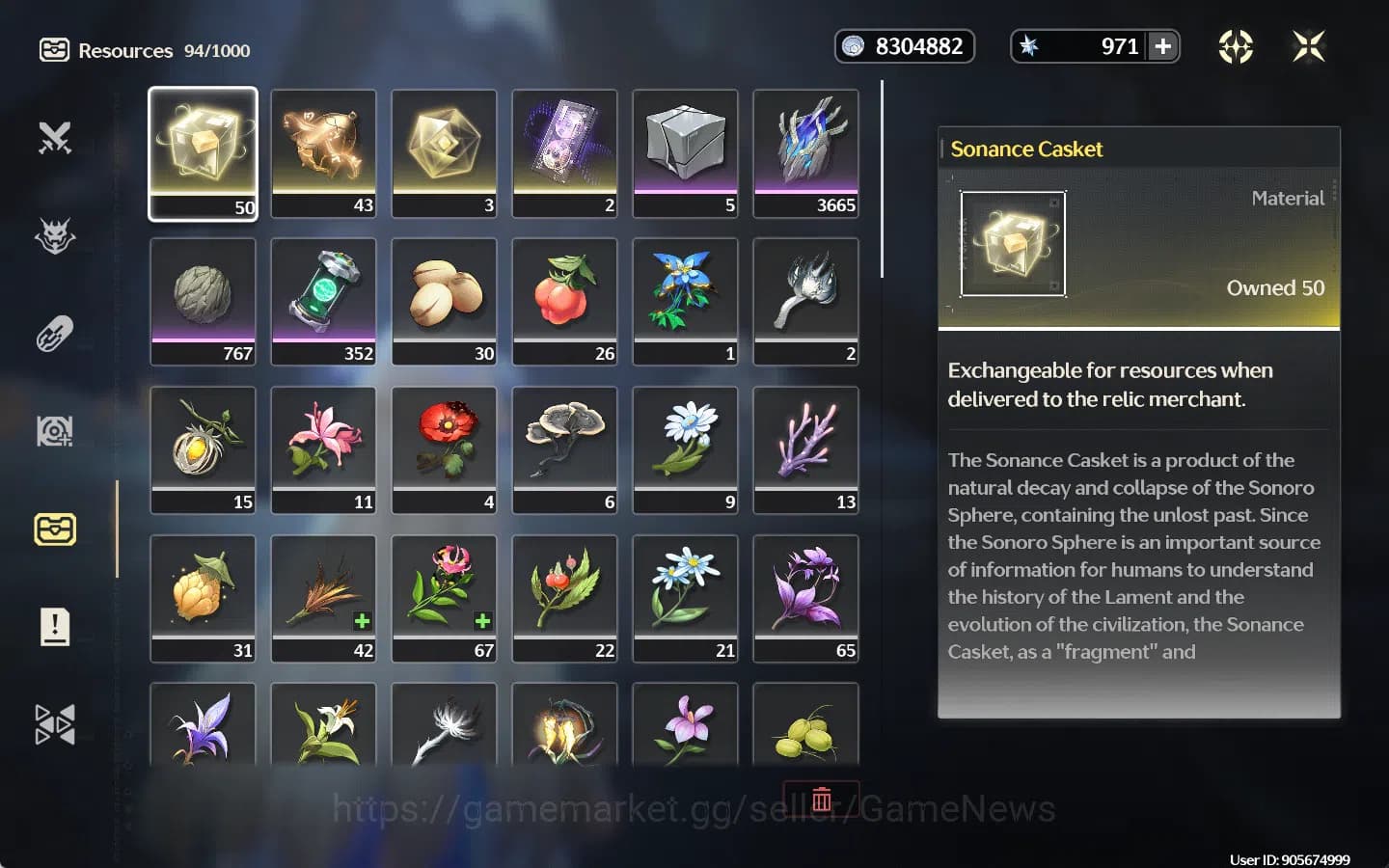This screenshot has height=868, width=1389.
Task: Select the green canister item with 352
Action: (323, 301)
